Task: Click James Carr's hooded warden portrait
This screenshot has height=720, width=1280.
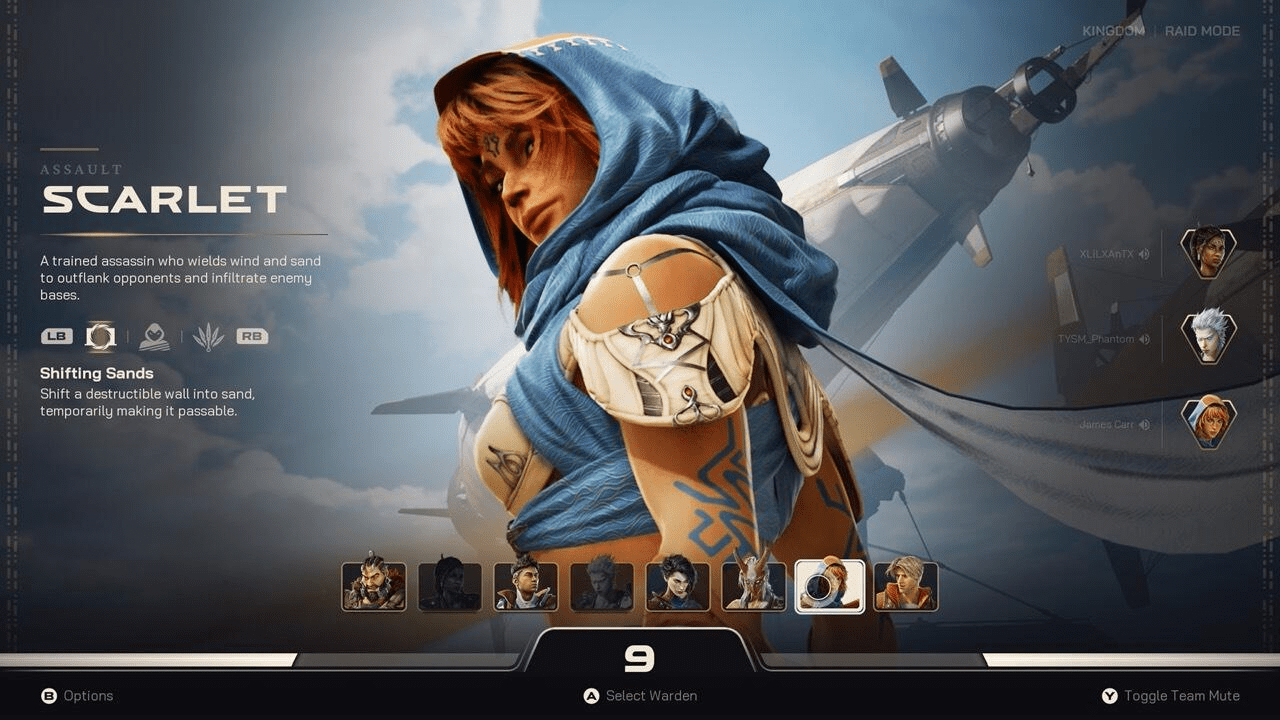Action: [x=1208, y=423]
